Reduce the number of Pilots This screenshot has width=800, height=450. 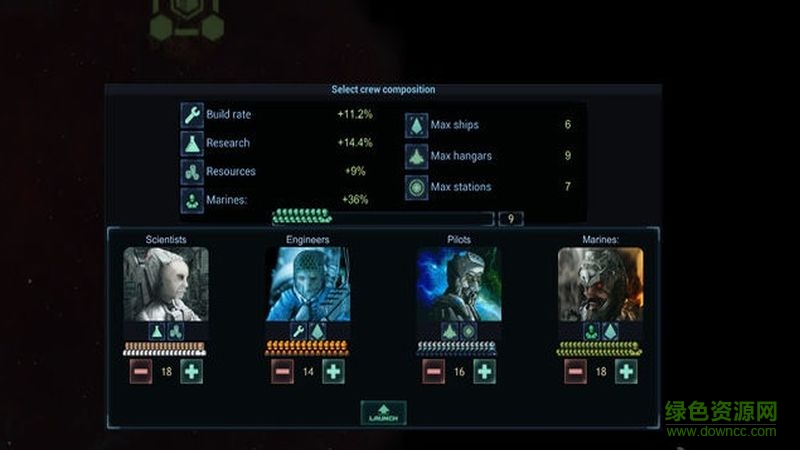tap(433, 371)
